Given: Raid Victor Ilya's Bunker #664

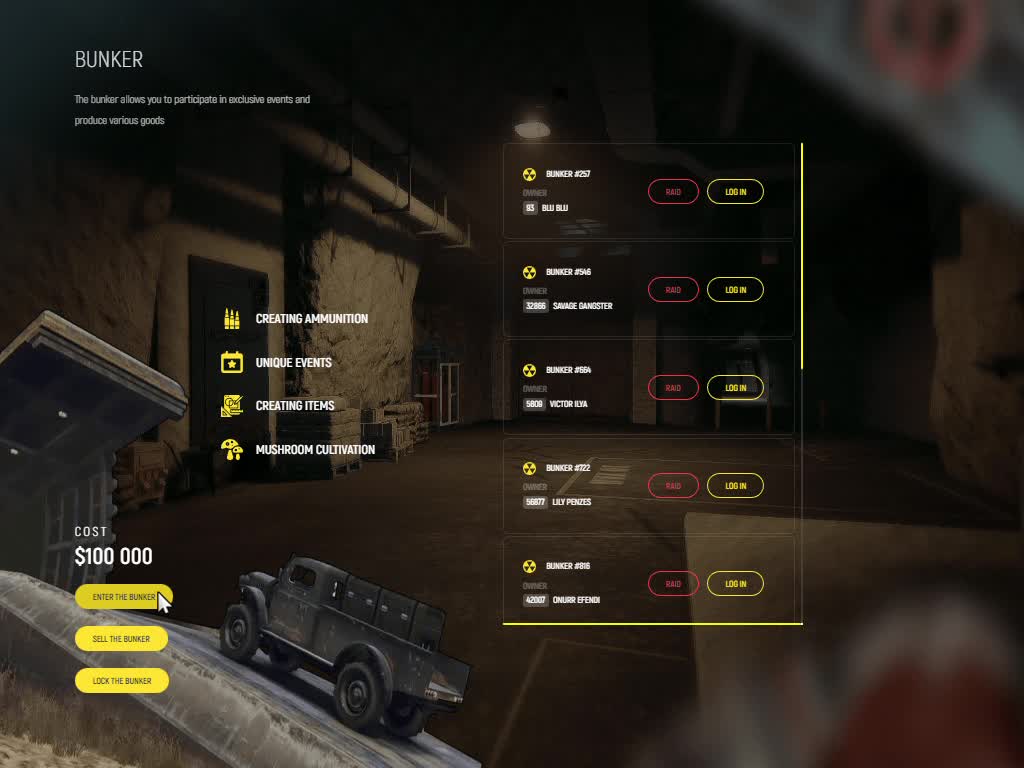Looking at the screenshot, I should point(673,388).
